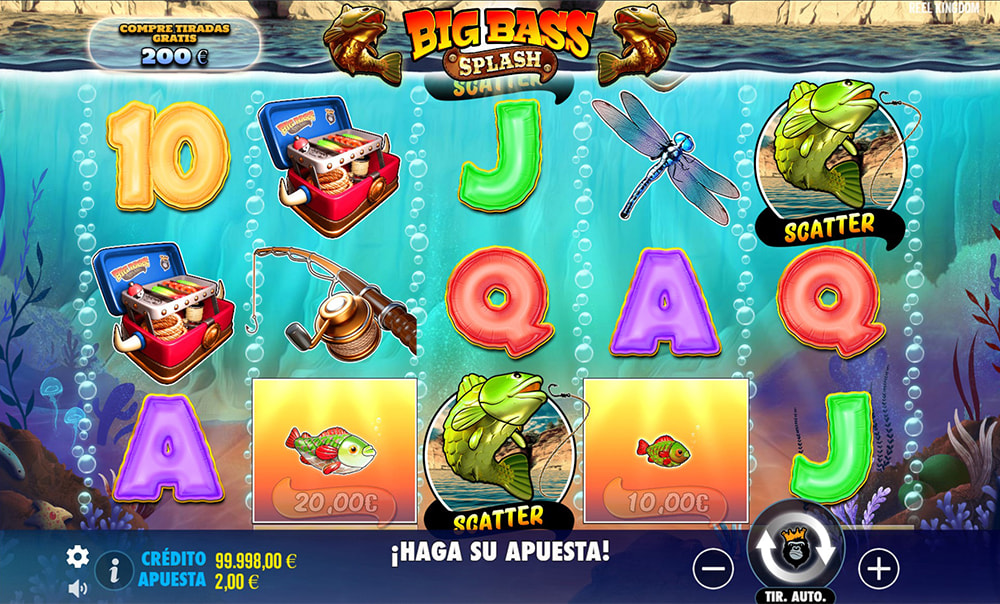Increase the bet with the plus button
Viewport: 1000px width, 604px height.
pyautogui.click(x=879, y=569)
